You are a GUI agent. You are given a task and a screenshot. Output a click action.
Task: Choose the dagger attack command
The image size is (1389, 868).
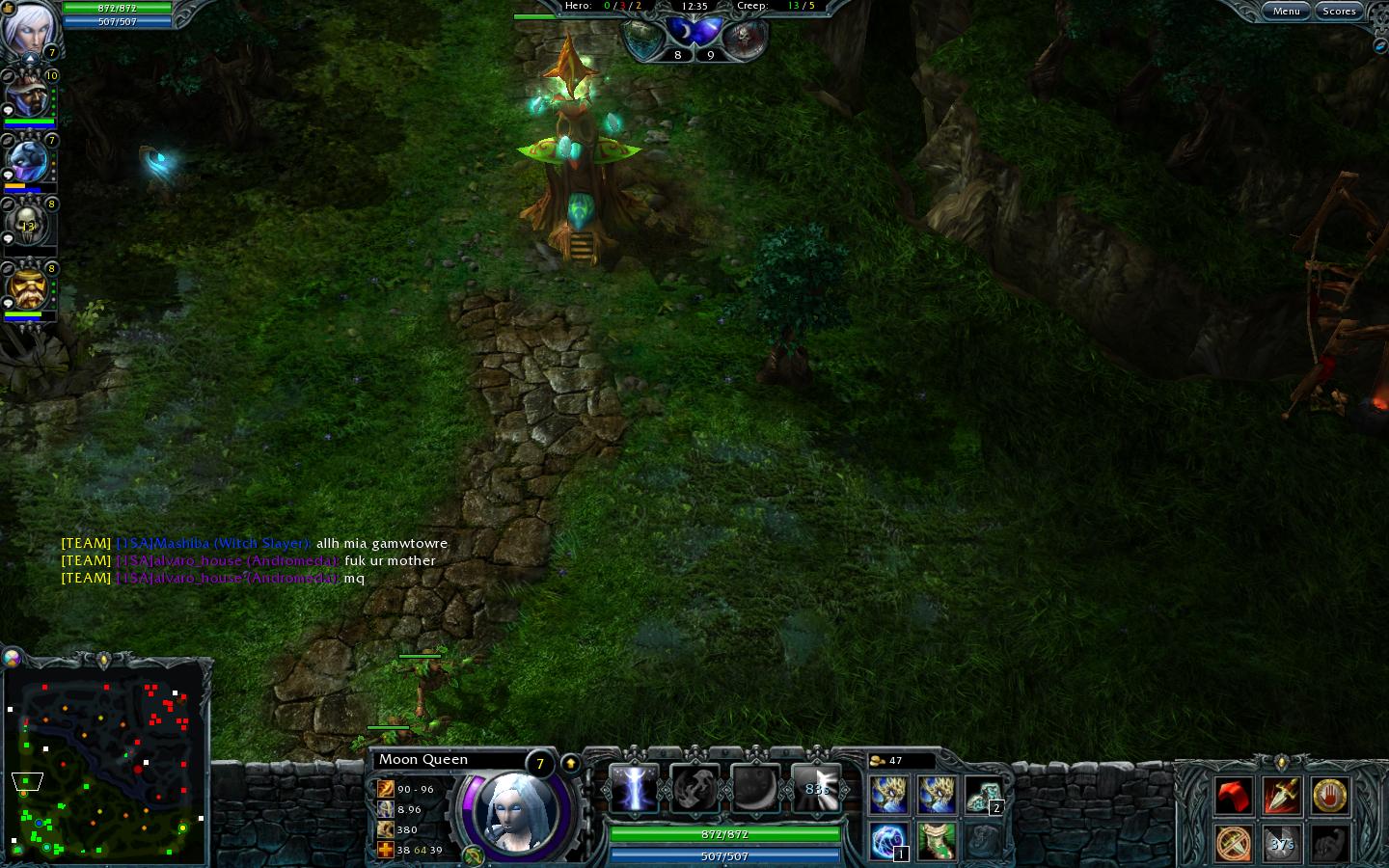pyautogui.click(x=1281, y=797)
